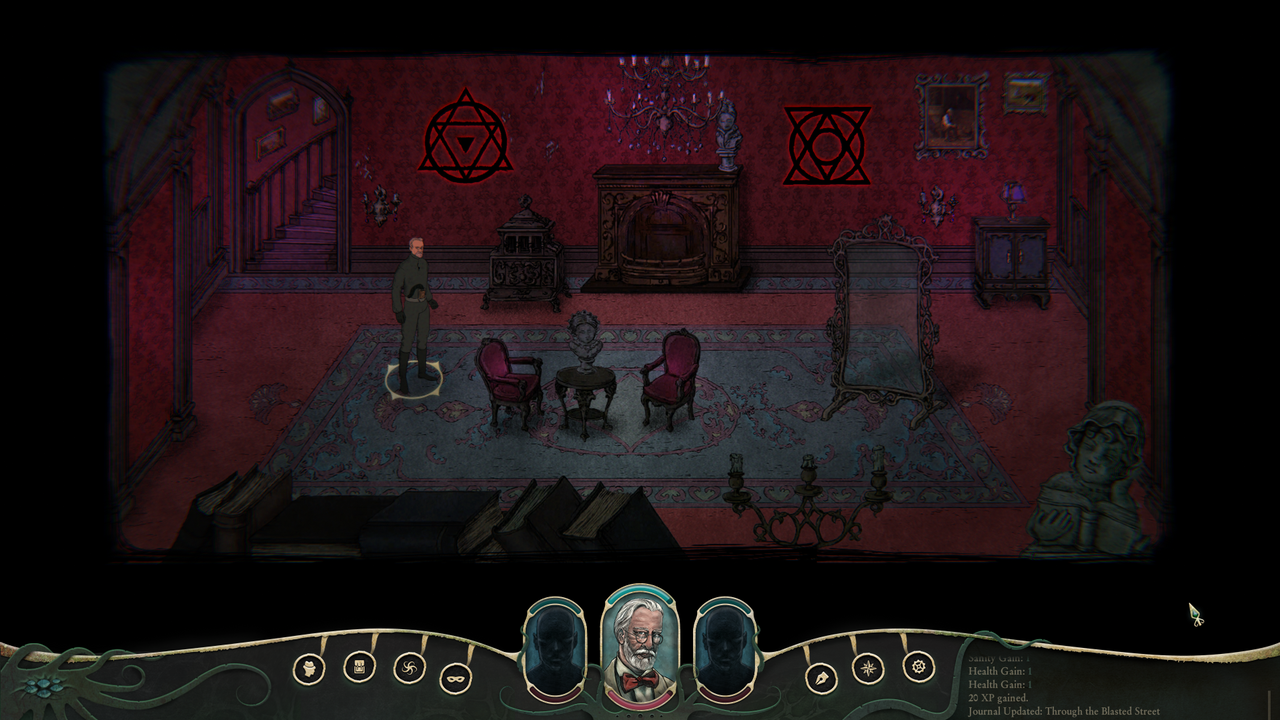Open game settings via the gear icon
This screenshot has height=720, width=1280.
[919, 667]
